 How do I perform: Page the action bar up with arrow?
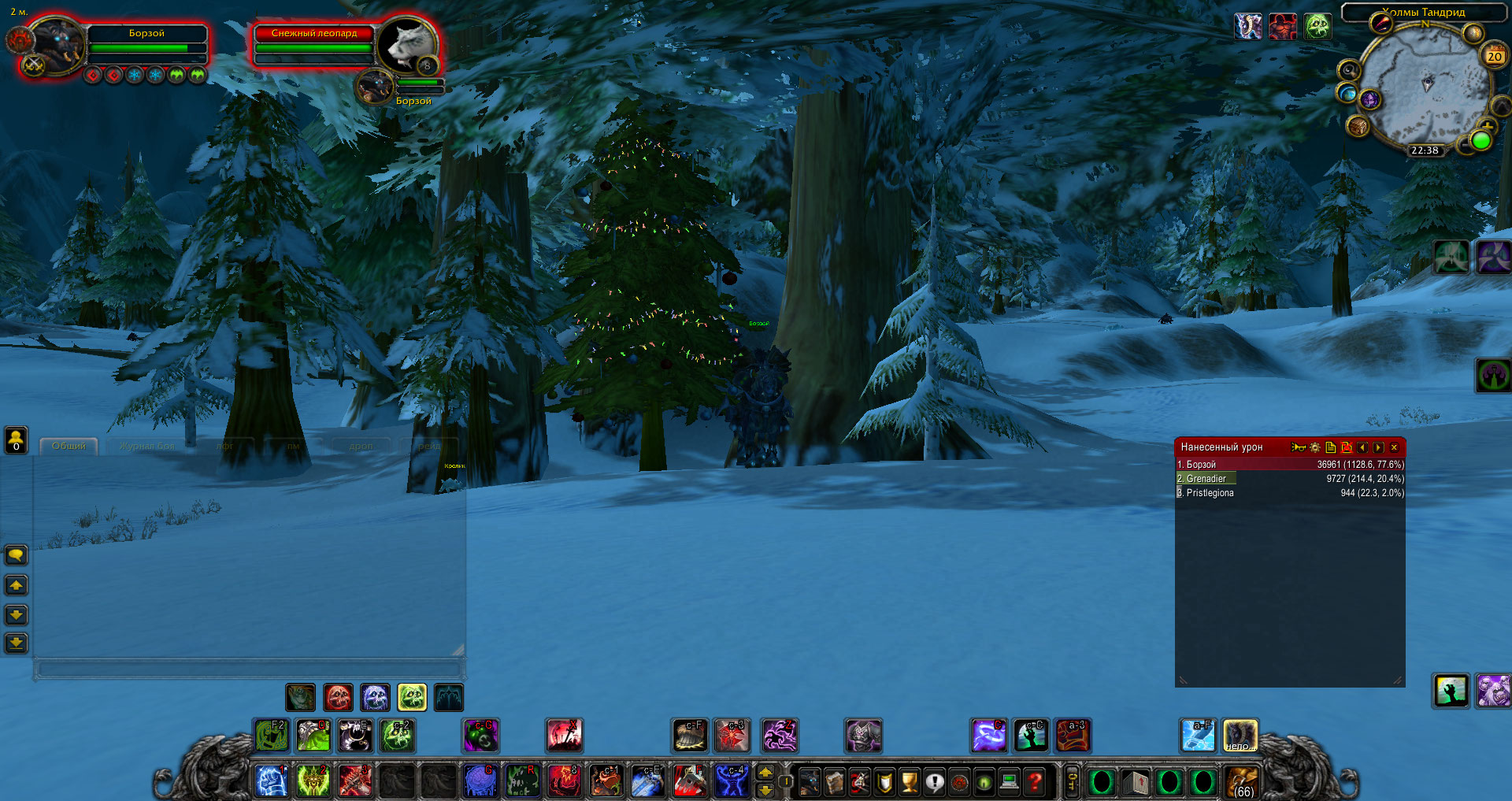click(765, 773)
